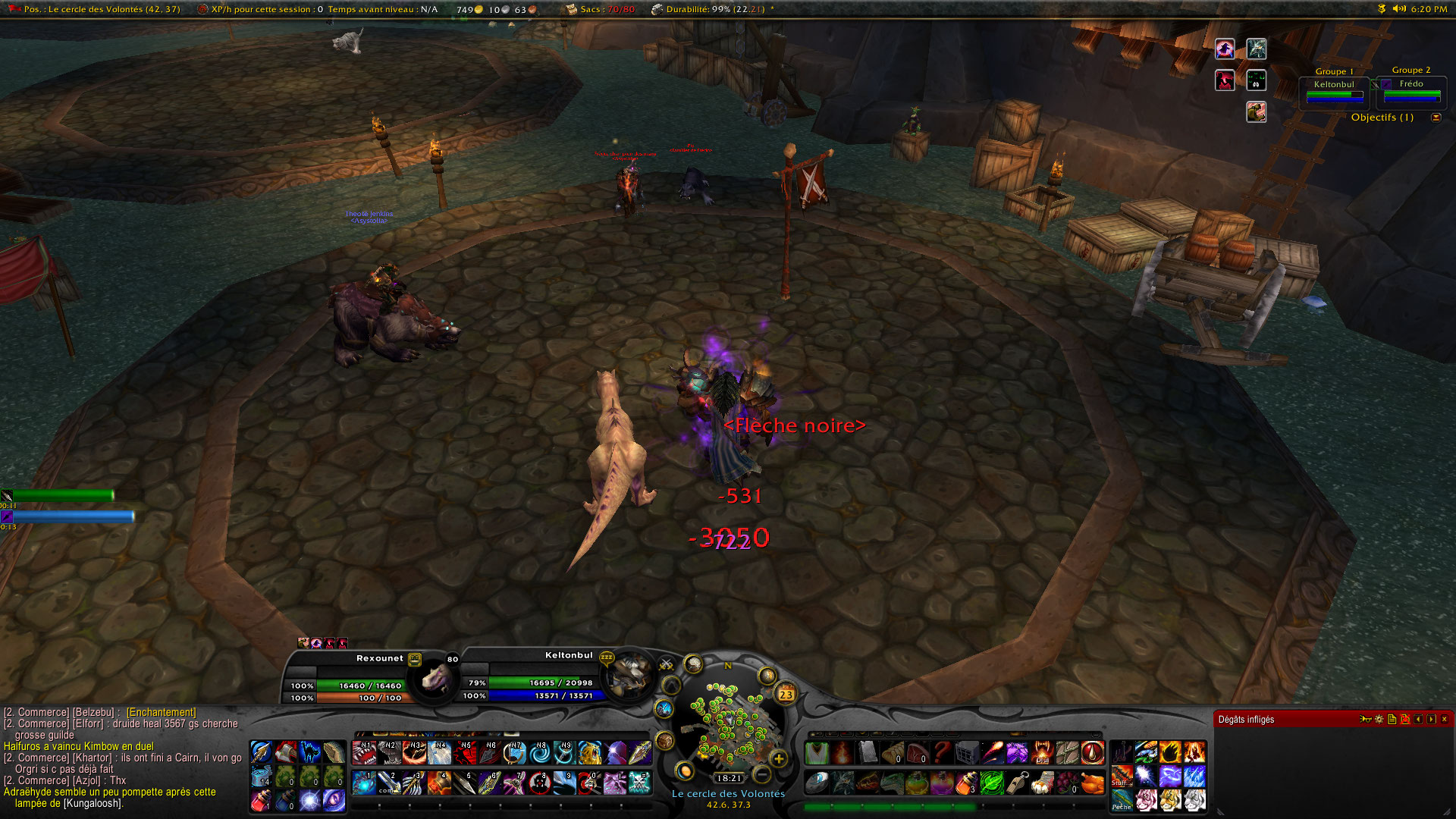1456x819 pixels.
Task: Use the whistle icon on the action bar
Action: tap(1018, 782)
